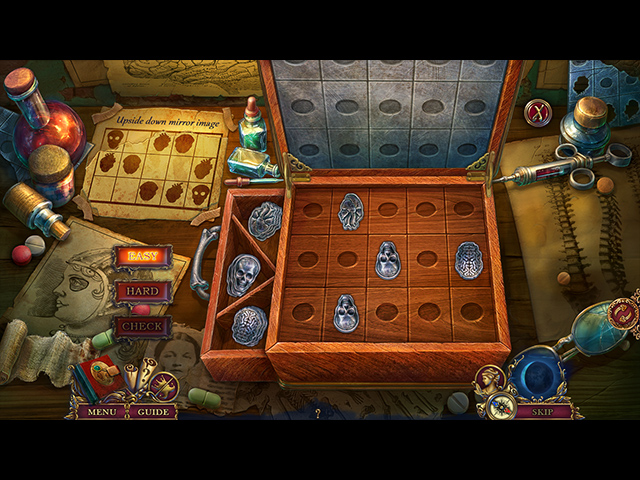Open the MENU
This screenshot has height=480, width=640.
(x=100, y=411)
